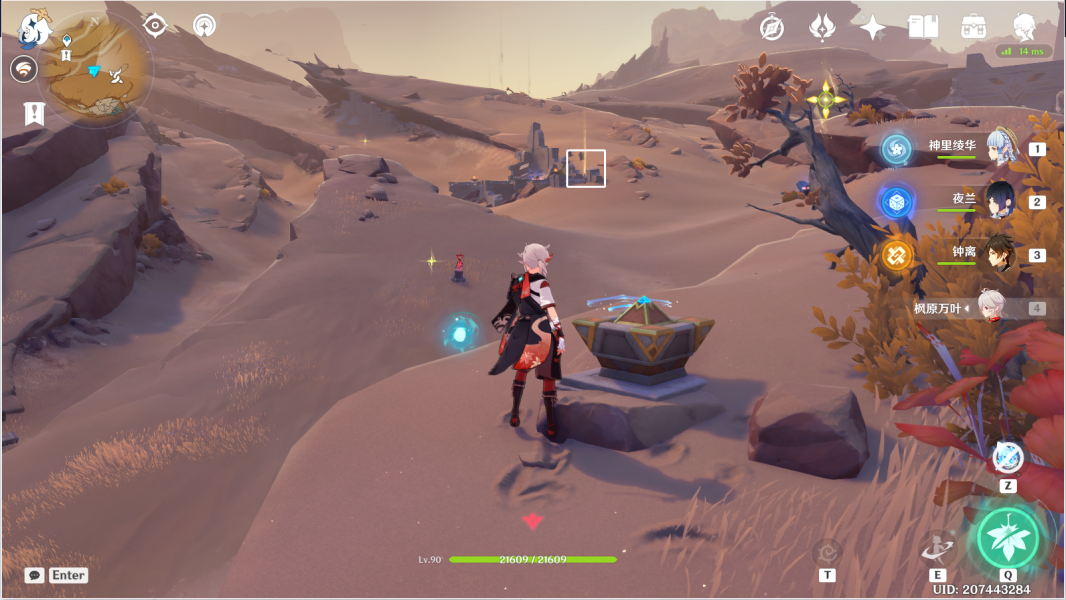Open the star signal icon beside the minimap
This screenshot has height=600, width=1066.
204,26
